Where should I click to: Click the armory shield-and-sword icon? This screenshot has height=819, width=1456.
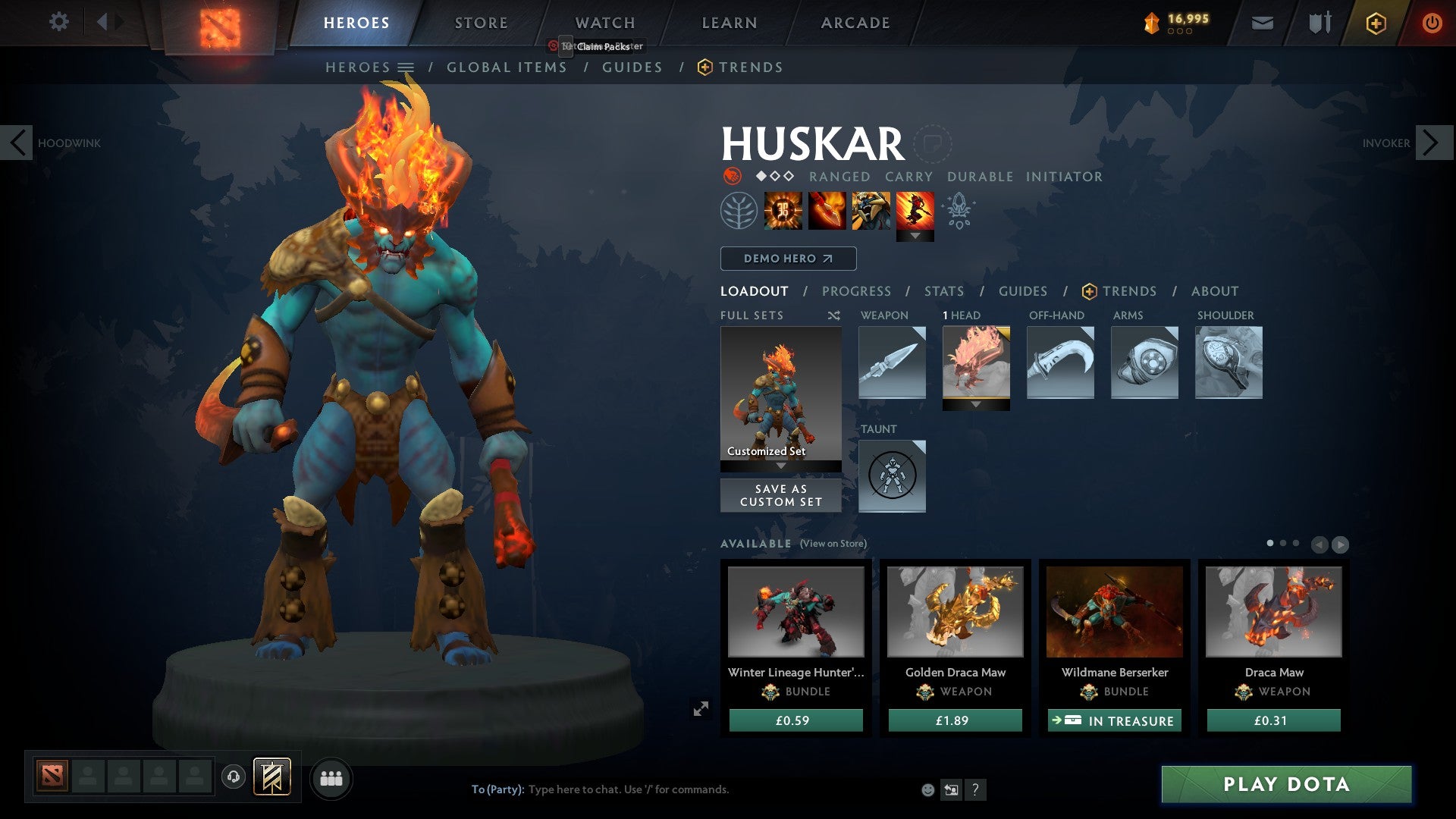point(1318,23)
